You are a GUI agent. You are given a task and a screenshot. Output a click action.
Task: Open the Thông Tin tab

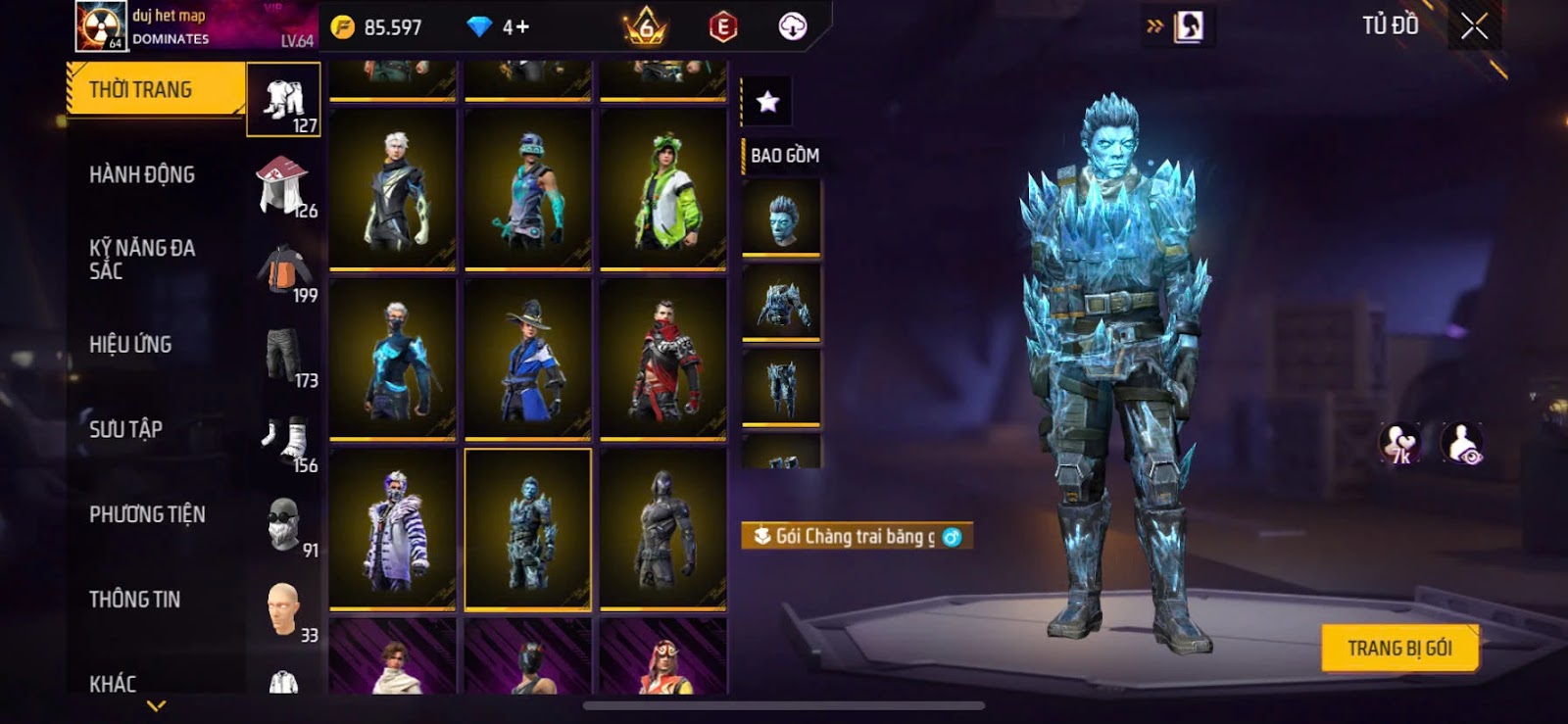(134, 600)
